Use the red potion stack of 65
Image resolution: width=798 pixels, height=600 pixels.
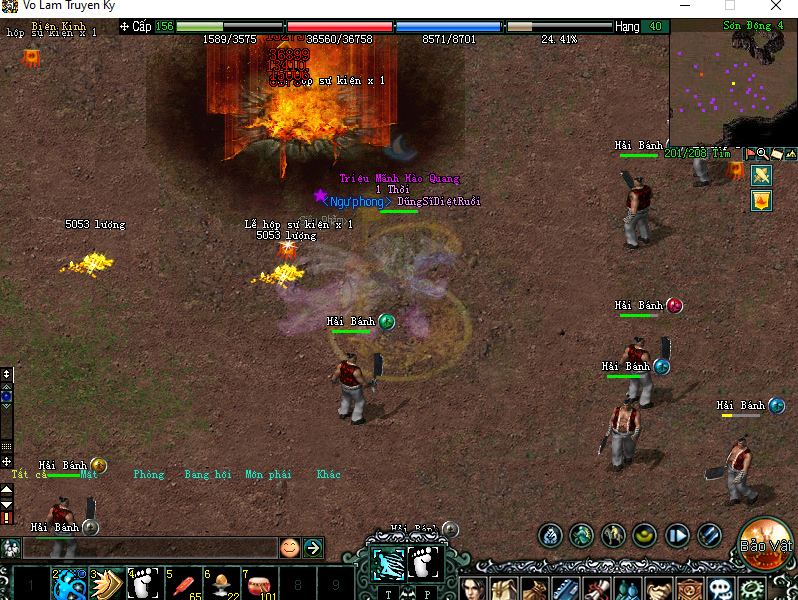182,583
